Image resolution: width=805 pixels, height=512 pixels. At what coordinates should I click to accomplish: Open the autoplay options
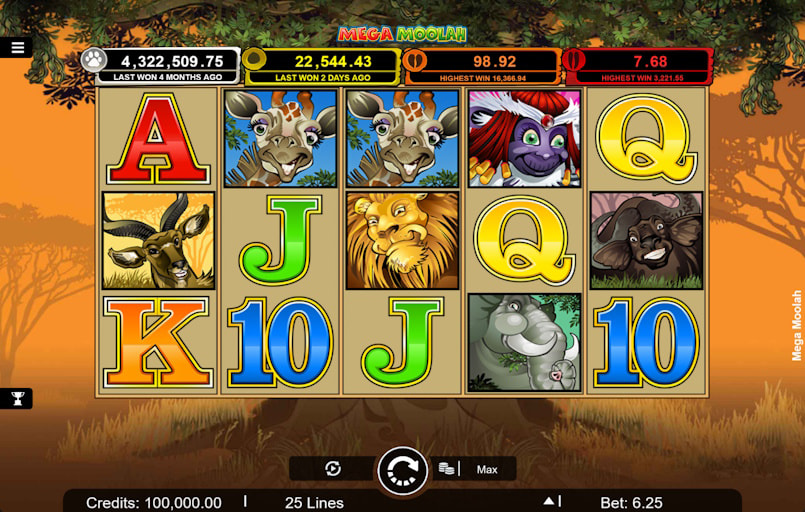(333, 469)
